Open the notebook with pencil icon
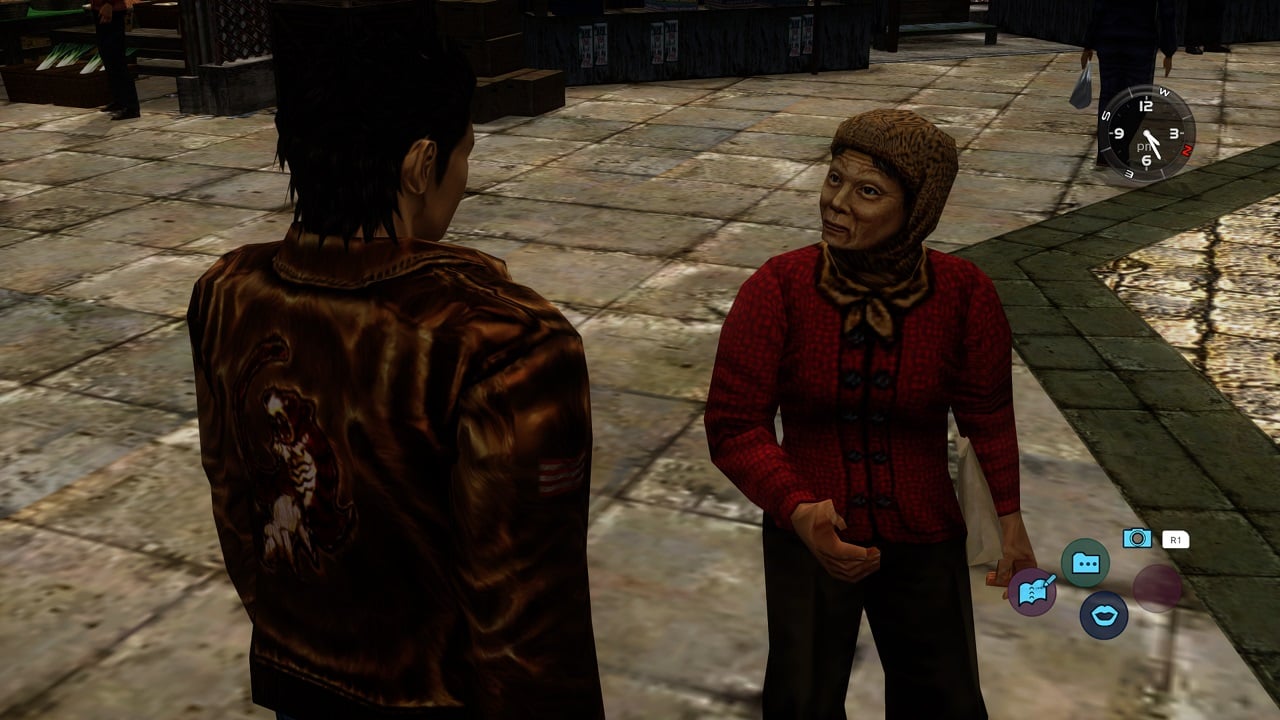The height and width of the screenshot is (720, 1280). pyautogui.click(x=1032, y=591)
